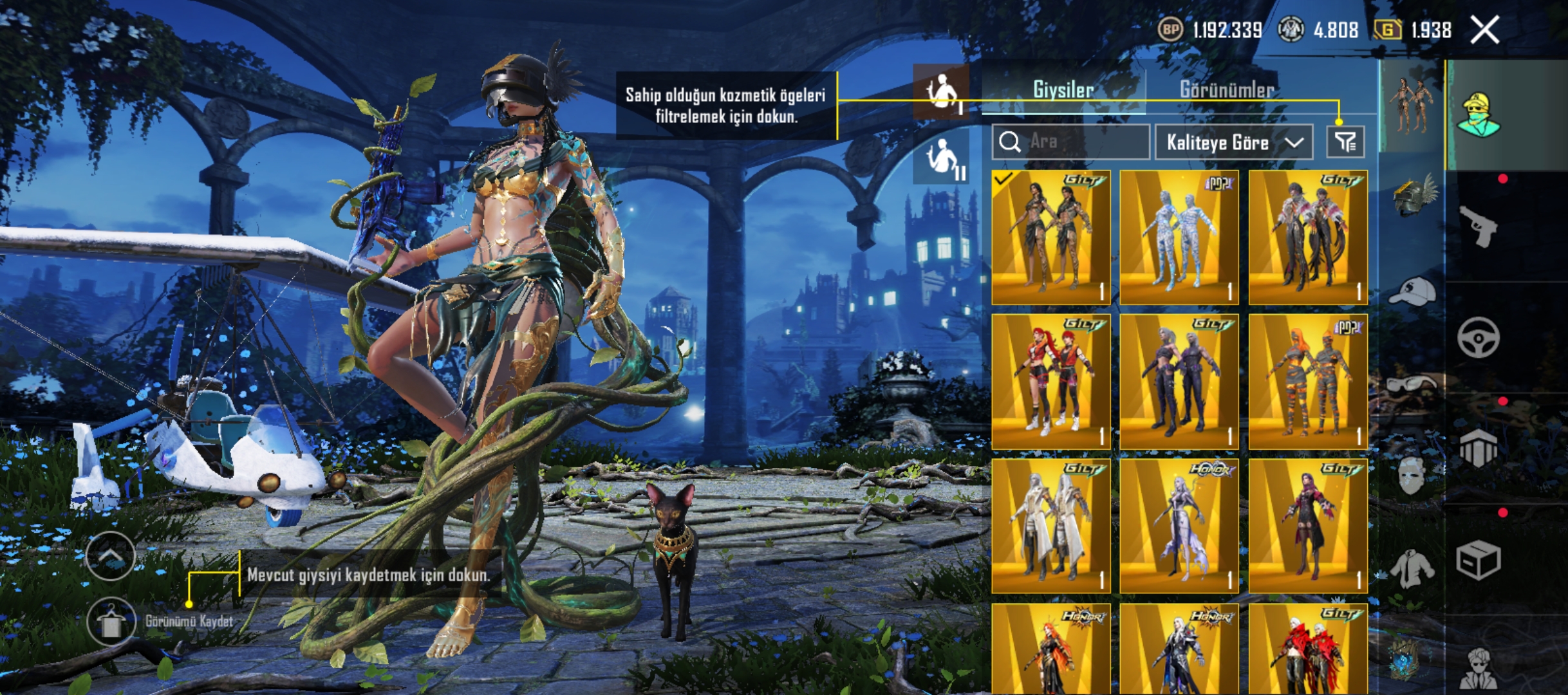The height and width of the screenshot is (695, 1568).
Task: Select the red-haired duo outfit
Action: coord(1051,382)
